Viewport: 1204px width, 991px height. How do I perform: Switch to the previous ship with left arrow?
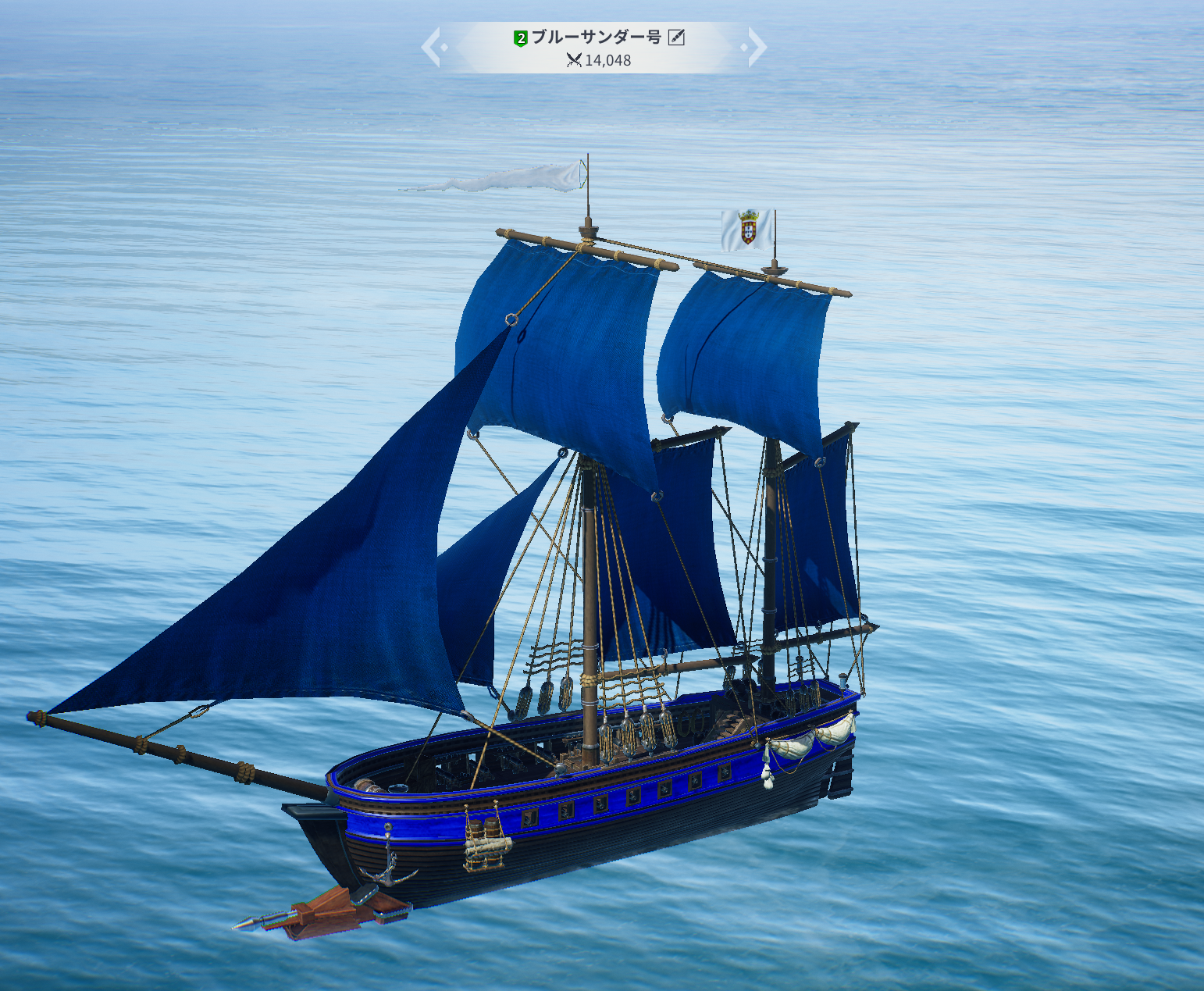tap(433, 47)
